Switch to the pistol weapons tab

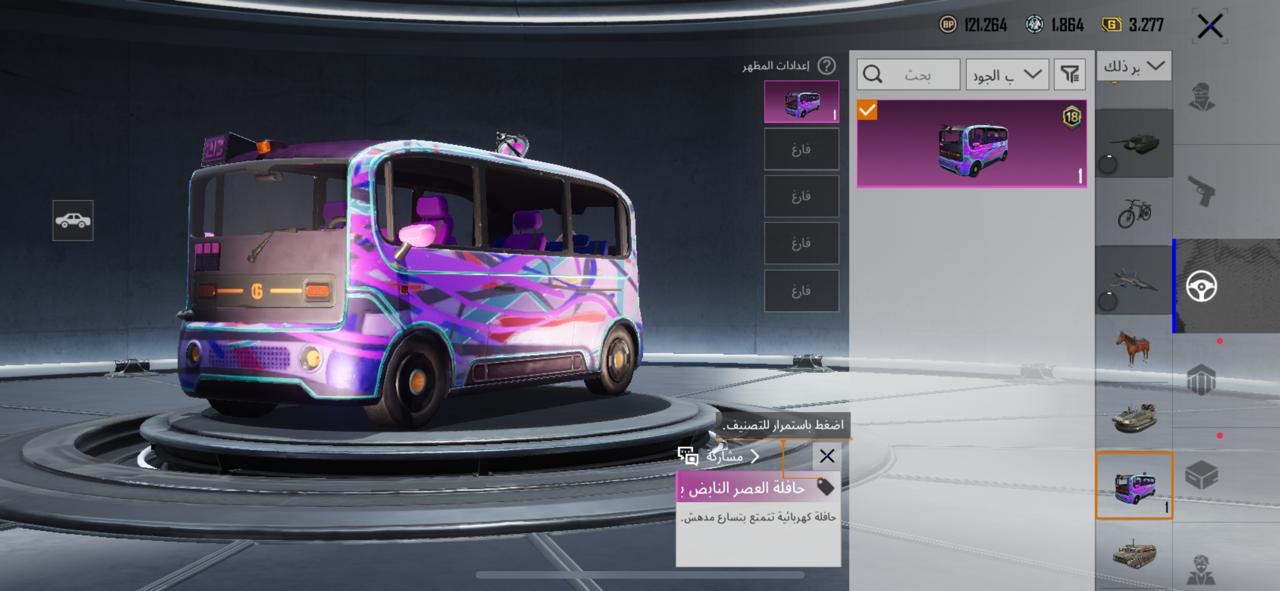coord(1202,190)
